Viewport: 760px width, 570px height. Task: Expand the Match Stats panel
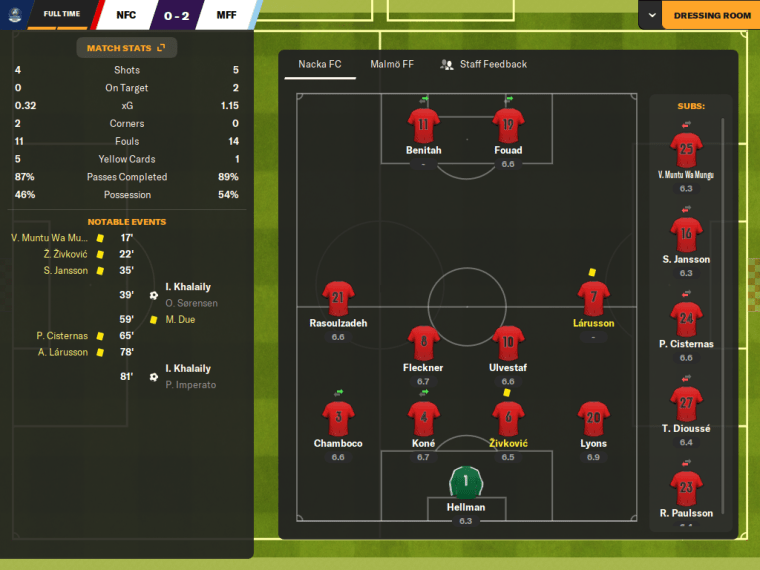point(126,47)
